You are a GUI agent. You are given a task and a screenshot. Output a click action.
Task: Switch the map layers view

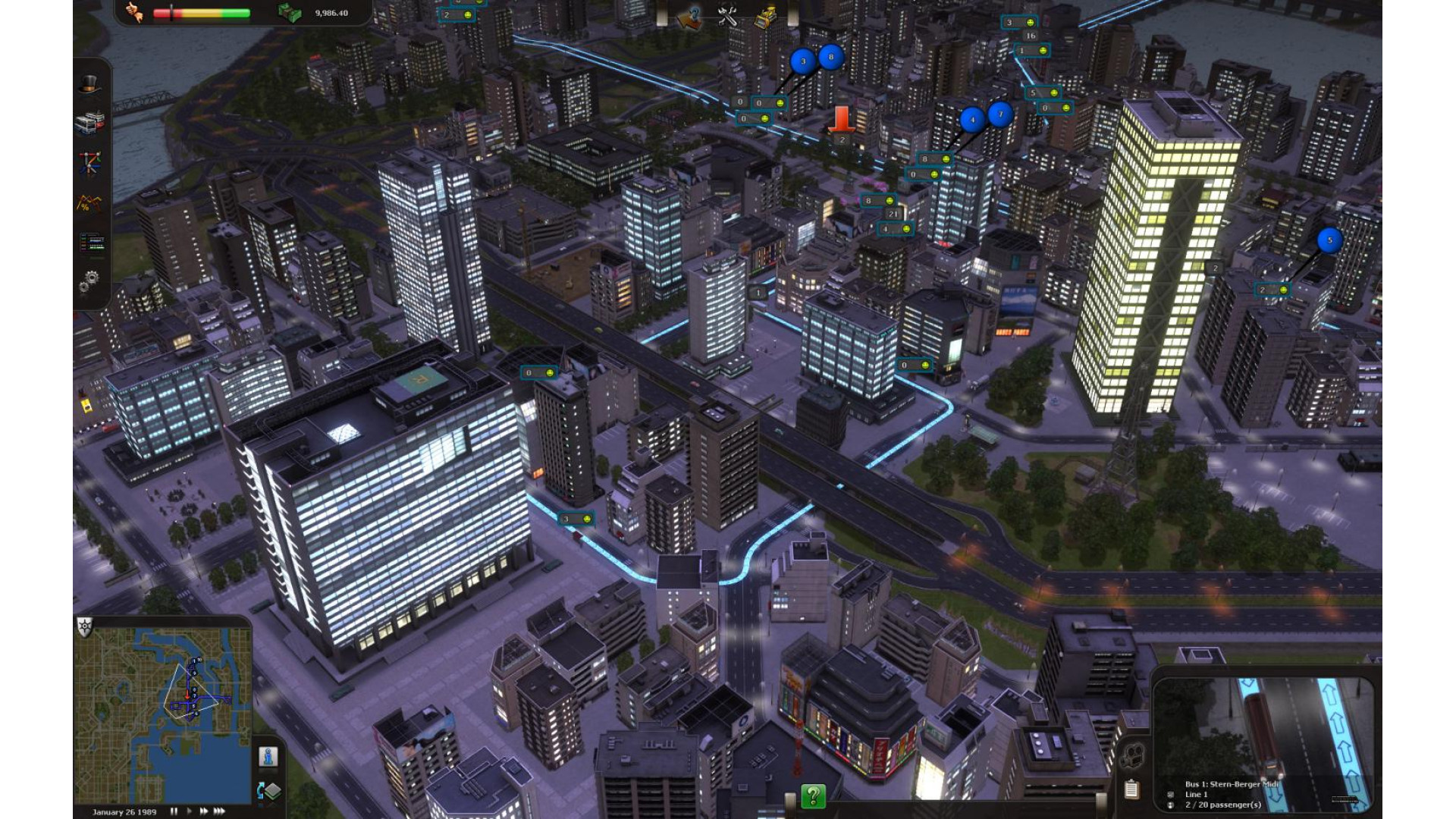(269, 791)
